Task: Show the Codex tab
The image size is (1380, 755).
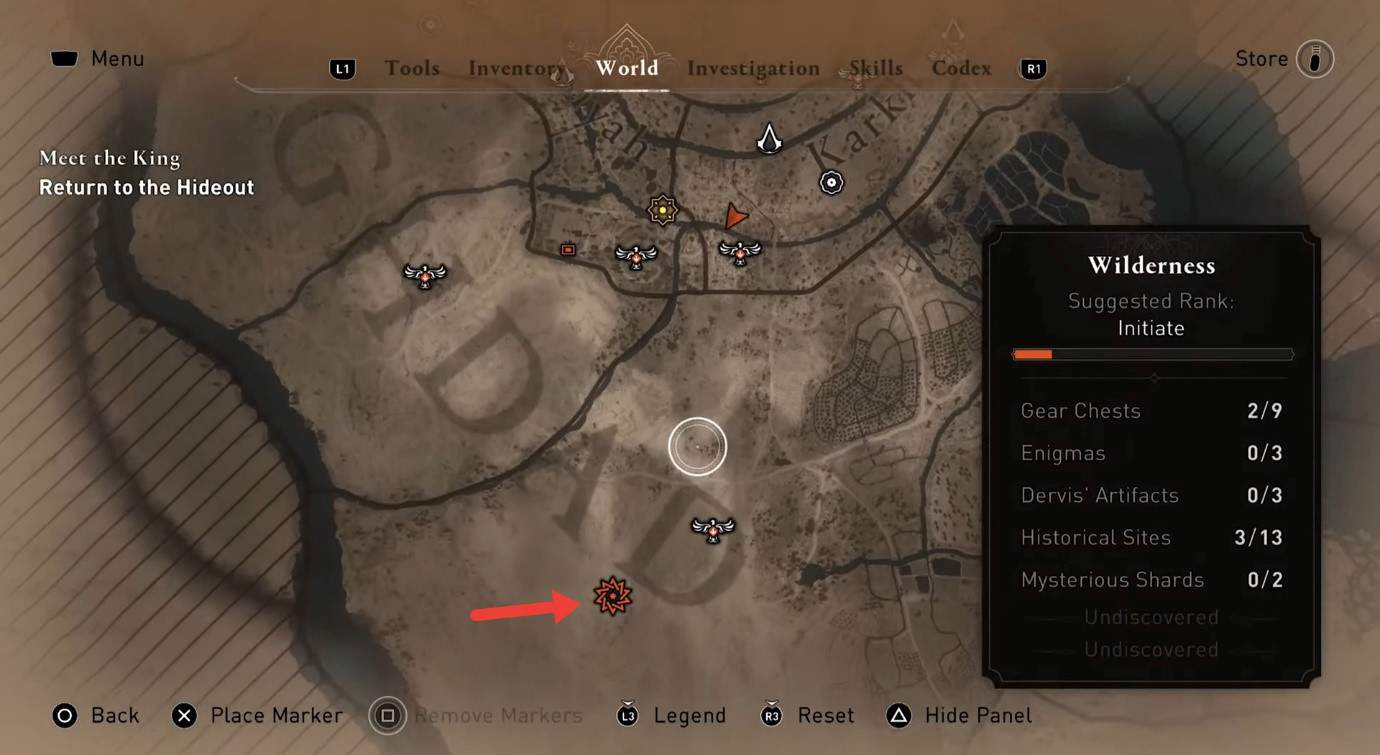Action: tap(961, 68)
